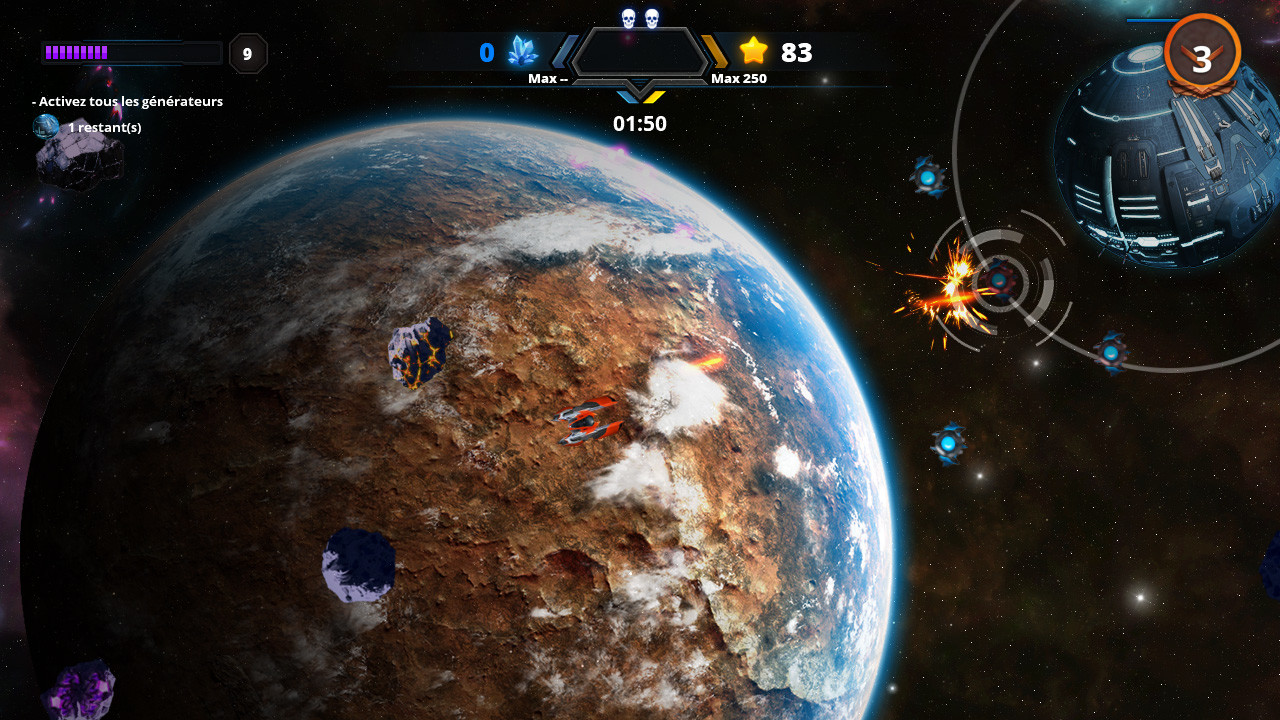This screenshot has width=1280, height=720.
Task: Click the enemy turret inside the targeting rings
Action: (x=1001, y=281)
